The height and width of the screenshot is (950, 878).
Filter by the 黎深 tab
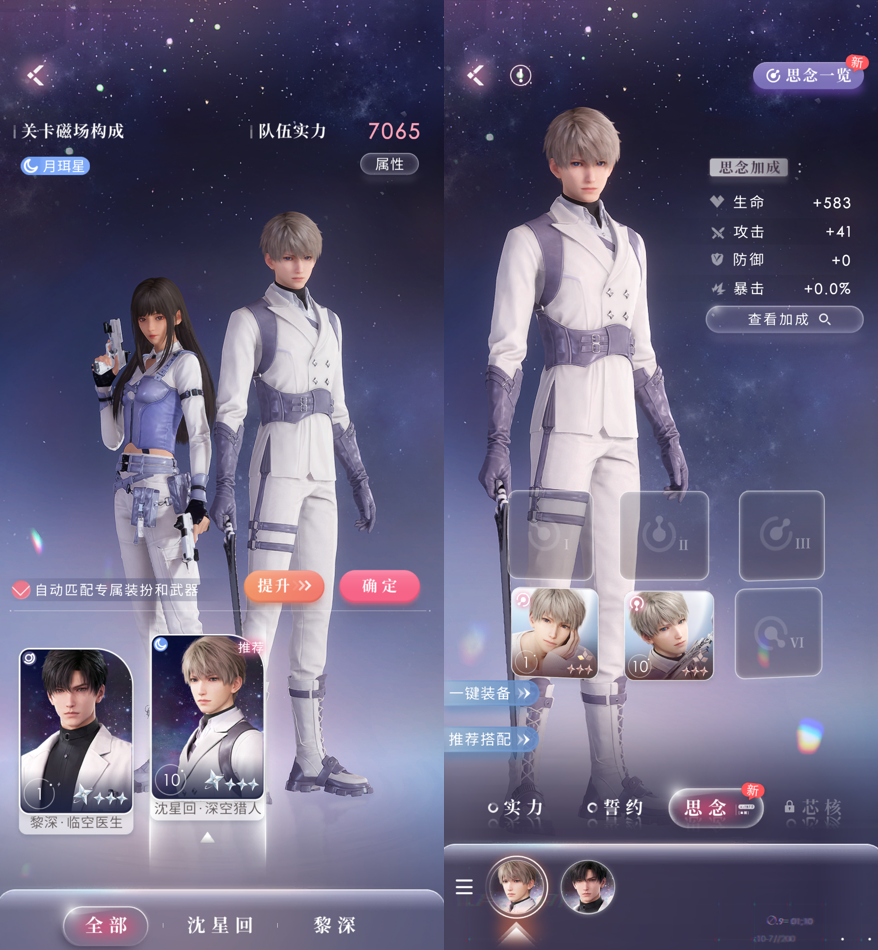[334, 925]
